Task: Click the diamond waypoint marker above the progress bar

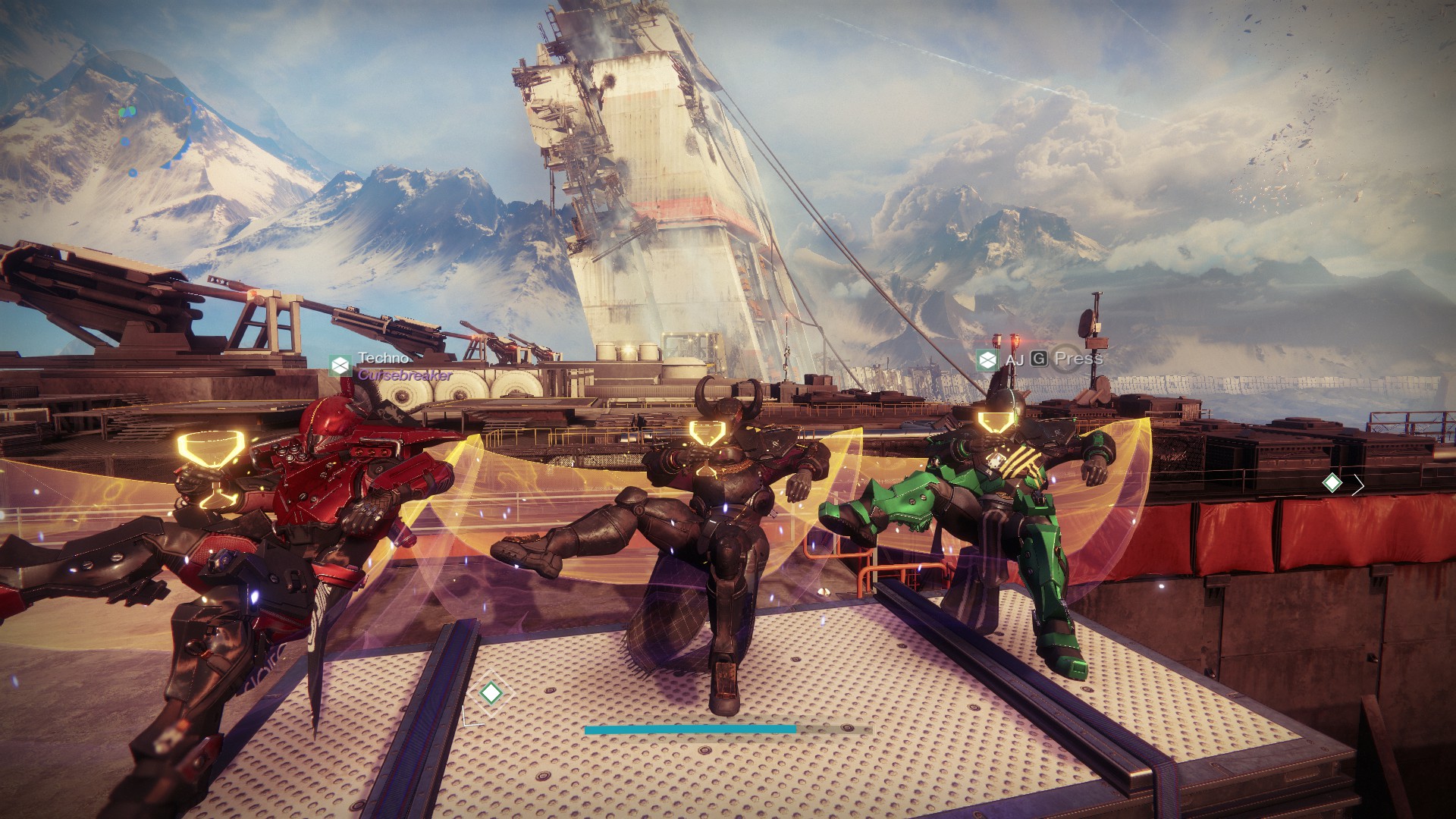Action: 491,692
